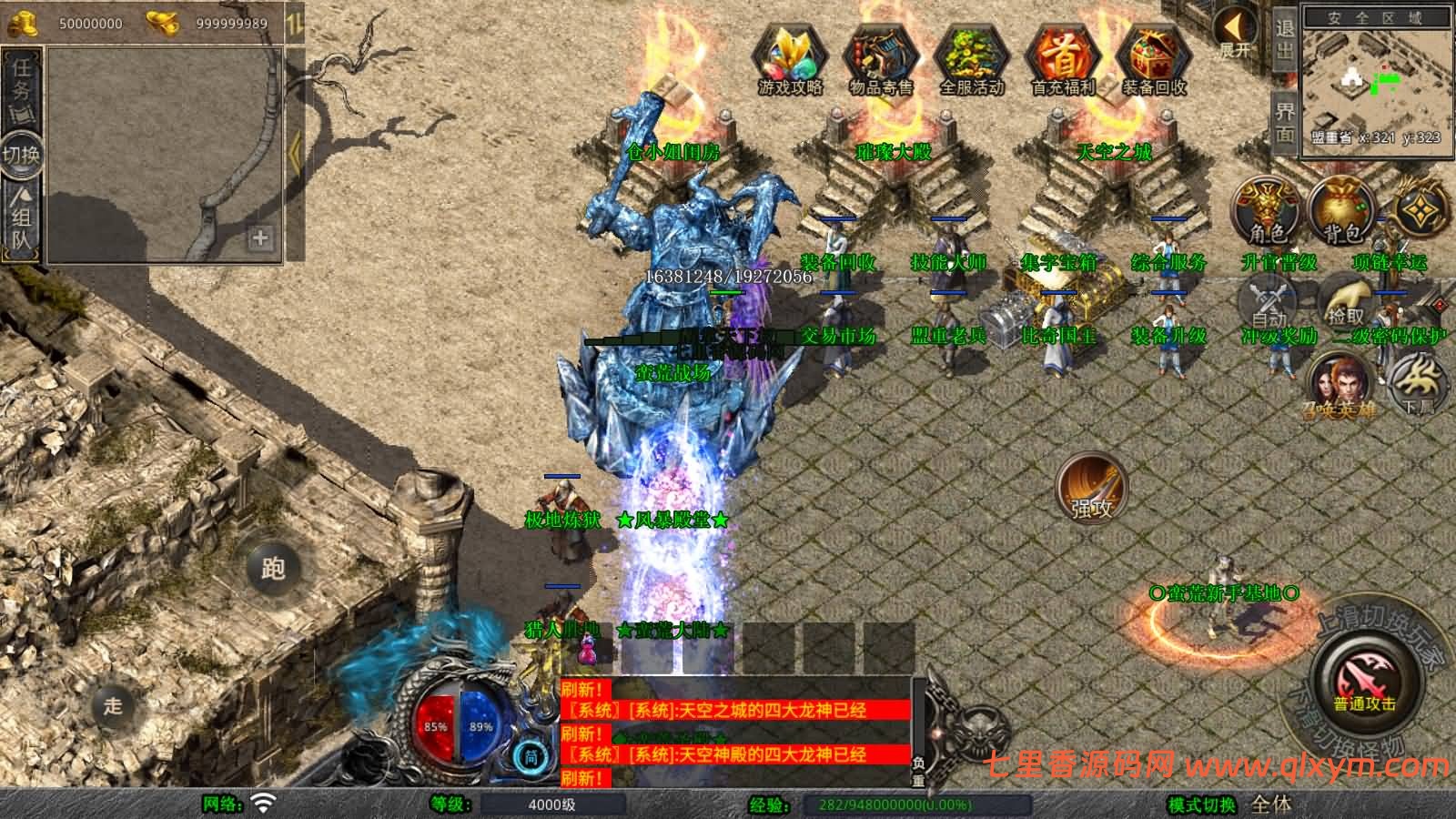Screen dimensions: 1456x819
Task: Click the 退出 exit tab
Action: [1284, 40]
